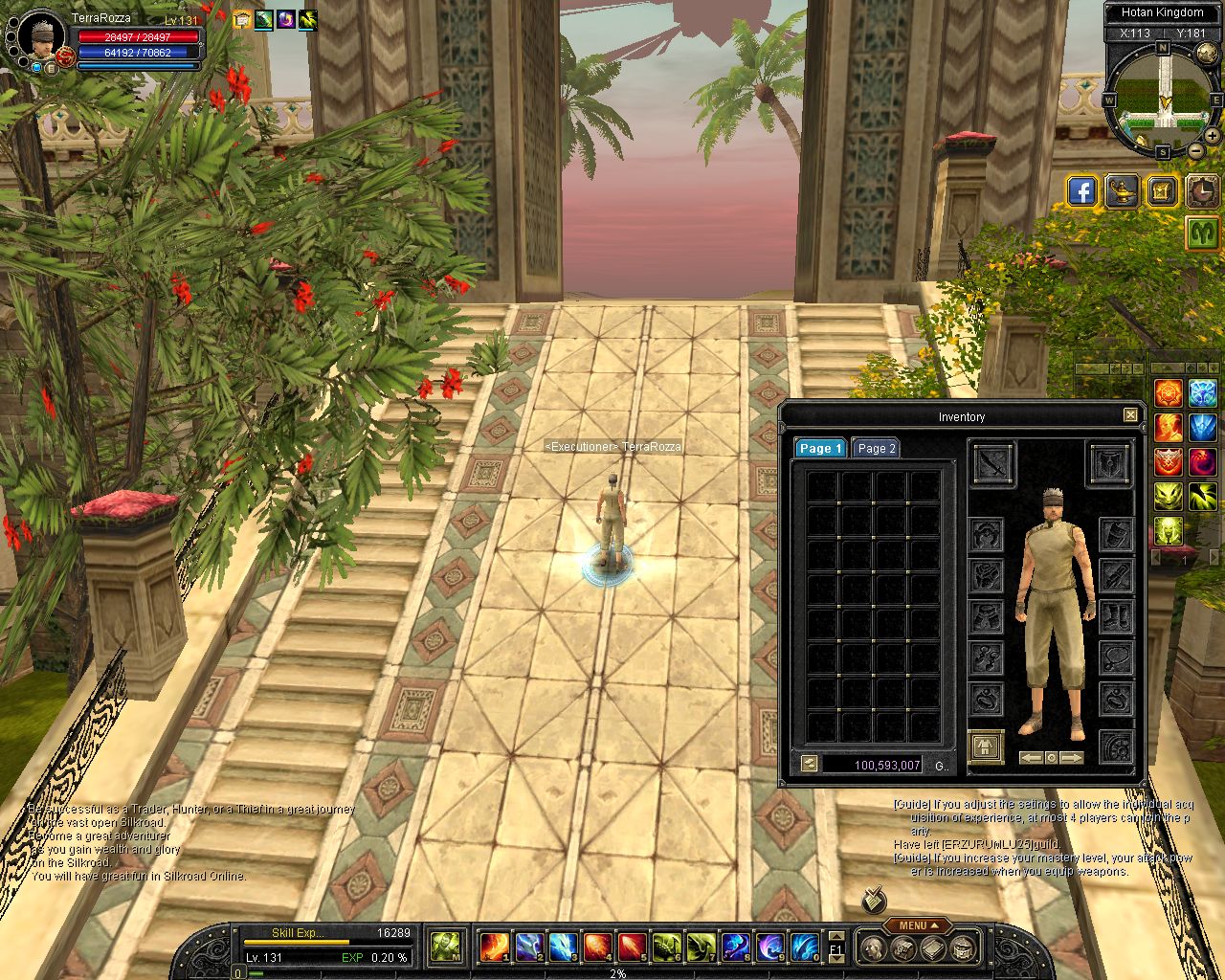
Task: Open the golden magic lamp icon
Action: point(1121,191)
